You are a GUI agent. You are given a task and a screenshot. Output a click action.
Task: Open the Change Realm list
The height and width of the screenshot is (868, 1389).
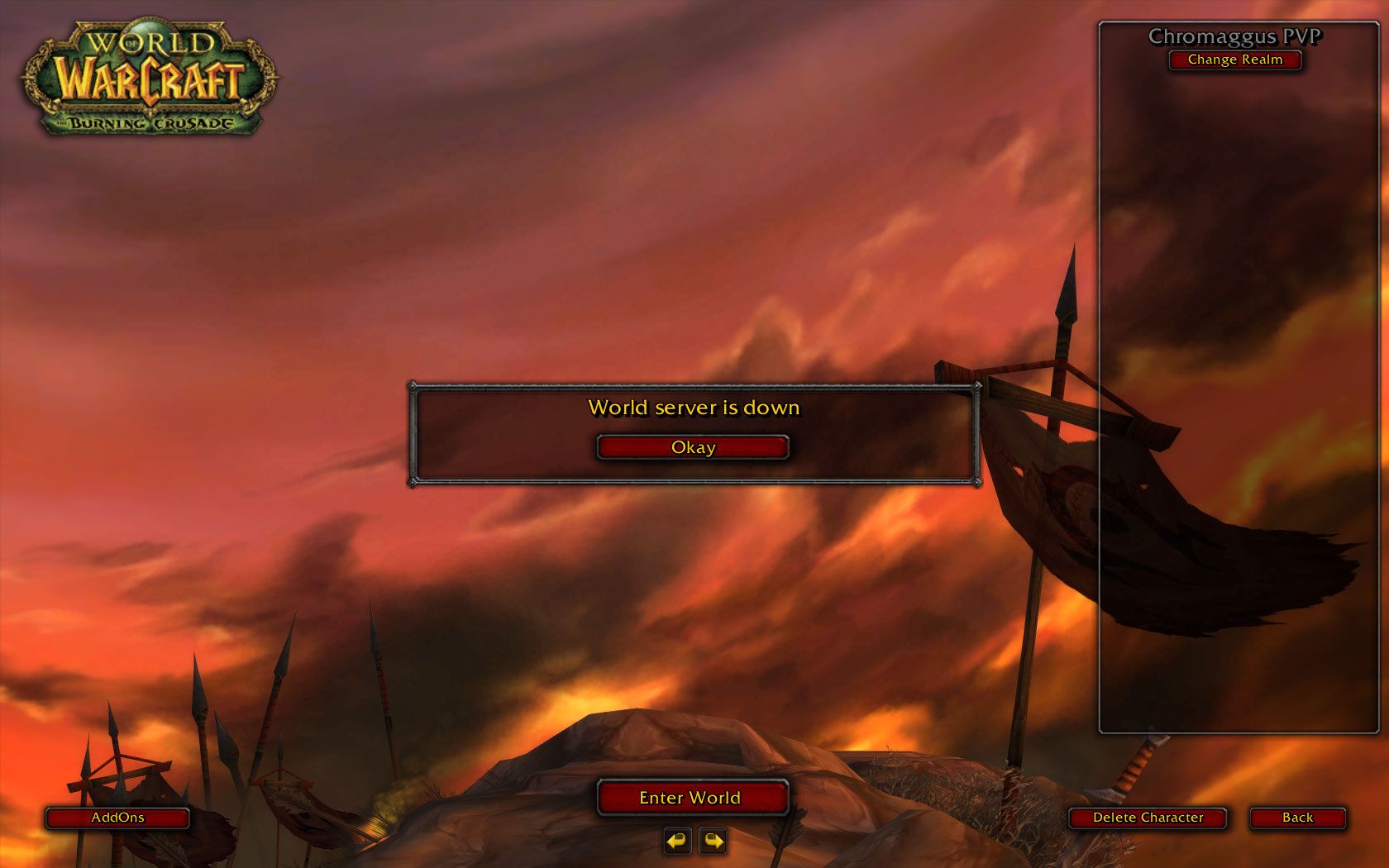(x=1235, y=60)
